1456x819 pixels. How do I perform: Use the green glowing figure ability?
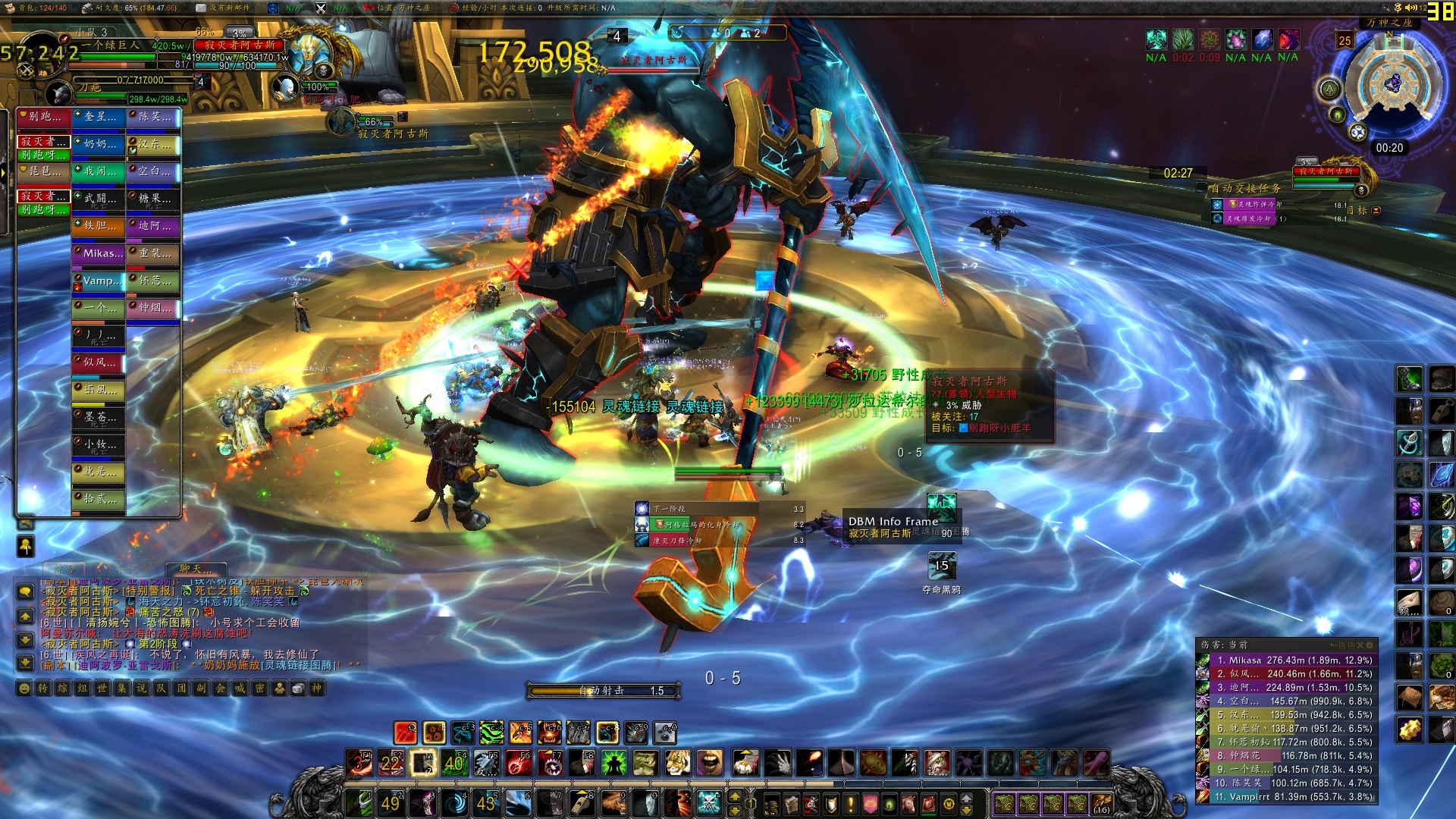point(613,762)
